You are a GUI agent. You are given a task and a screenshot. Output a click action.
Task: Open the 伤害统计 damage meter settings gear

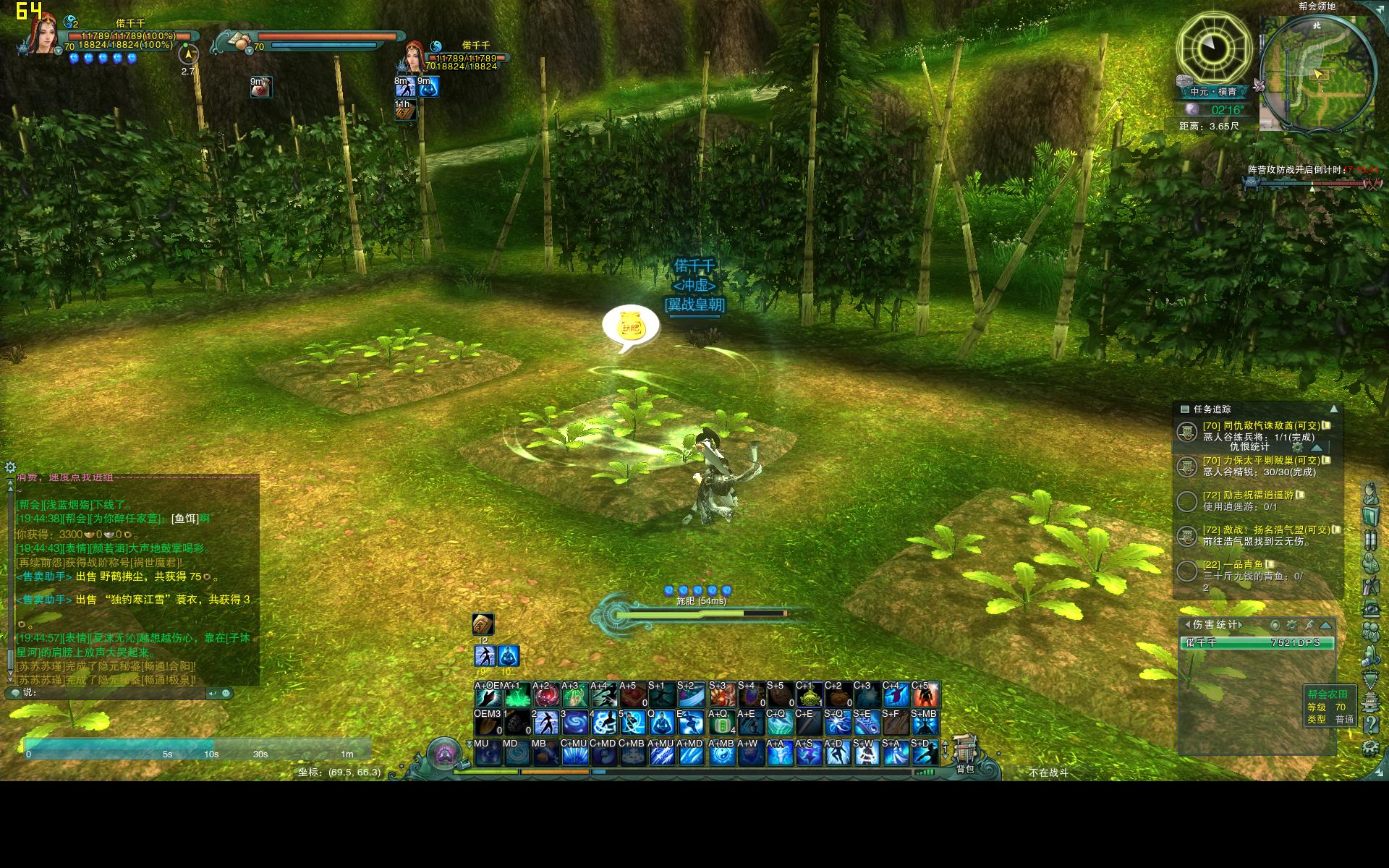pos(1292,625)
